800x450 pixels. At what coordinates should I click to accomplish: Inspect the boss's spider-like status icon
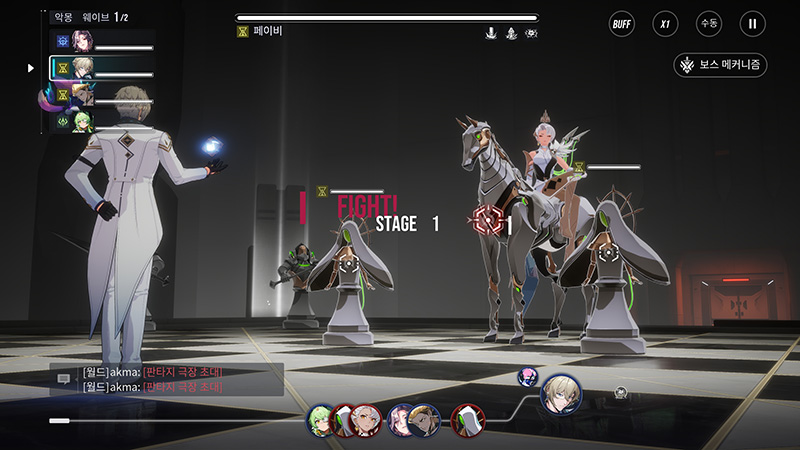coord(531,33)
